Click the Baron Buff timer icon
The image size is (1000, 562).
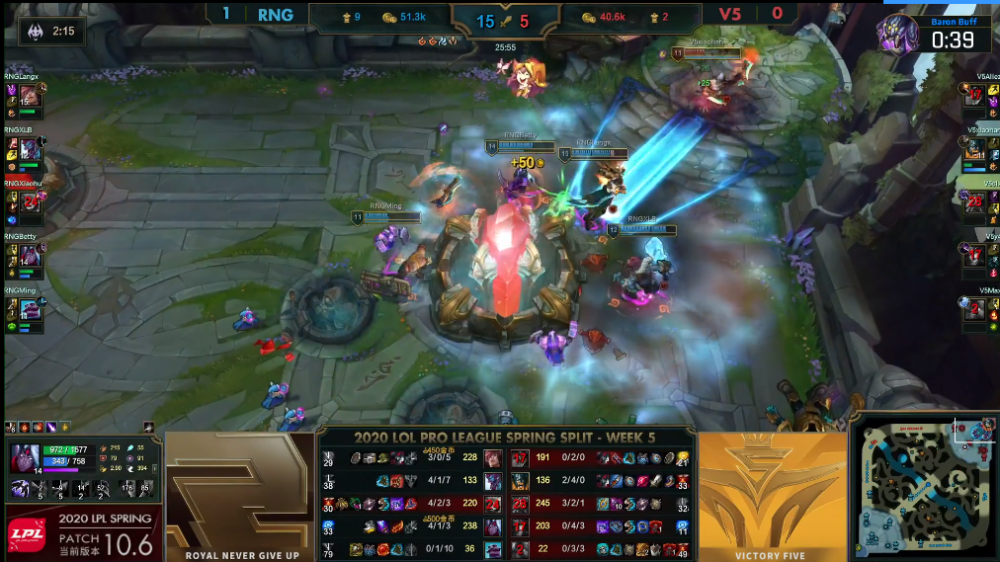click(898, 35)
